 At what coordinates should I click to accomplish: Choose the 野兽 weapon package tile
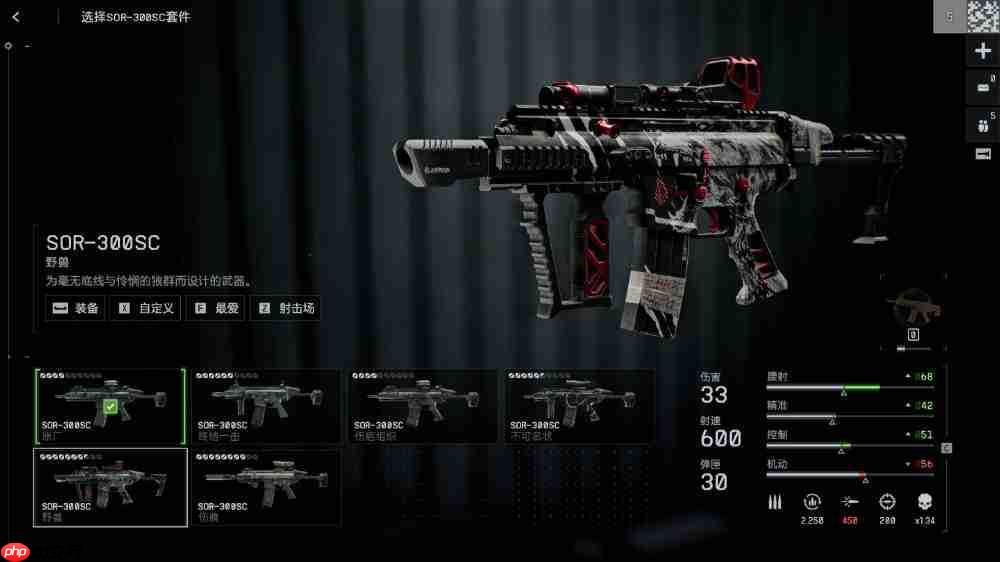point(110,487)
